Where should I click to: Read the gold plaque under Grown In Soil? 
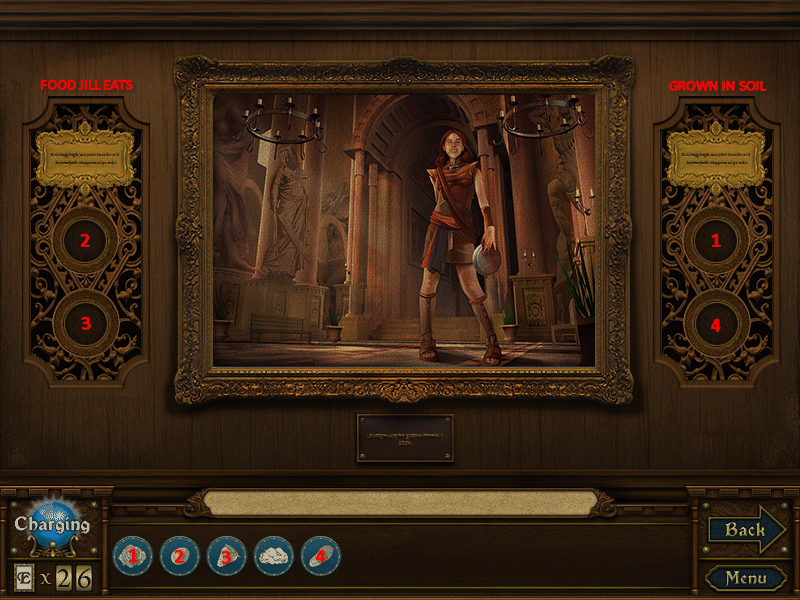click(x=715, y=158)
